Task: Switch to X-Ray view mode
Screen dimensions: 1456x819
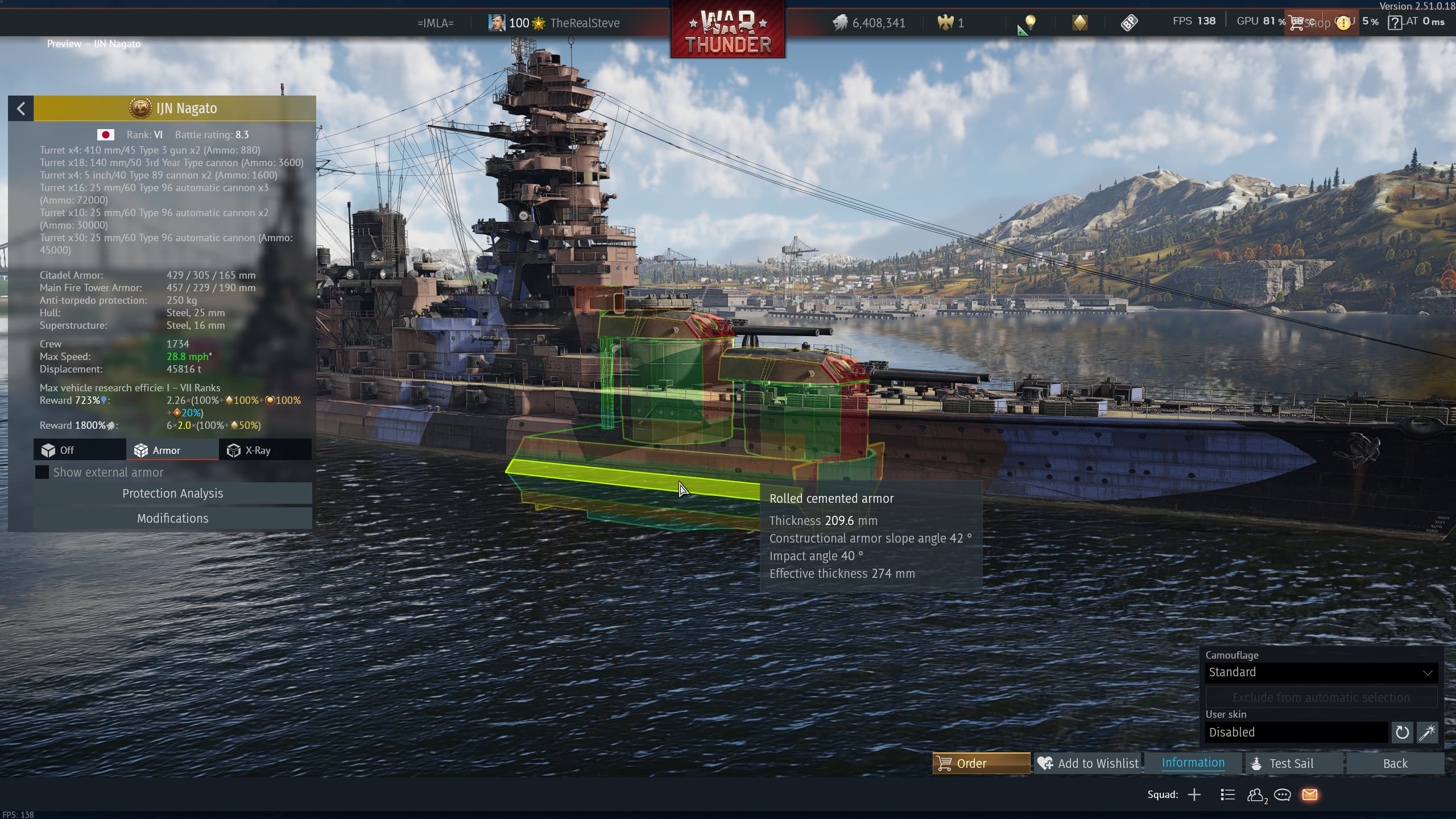Action: click(x=265, y=450)
